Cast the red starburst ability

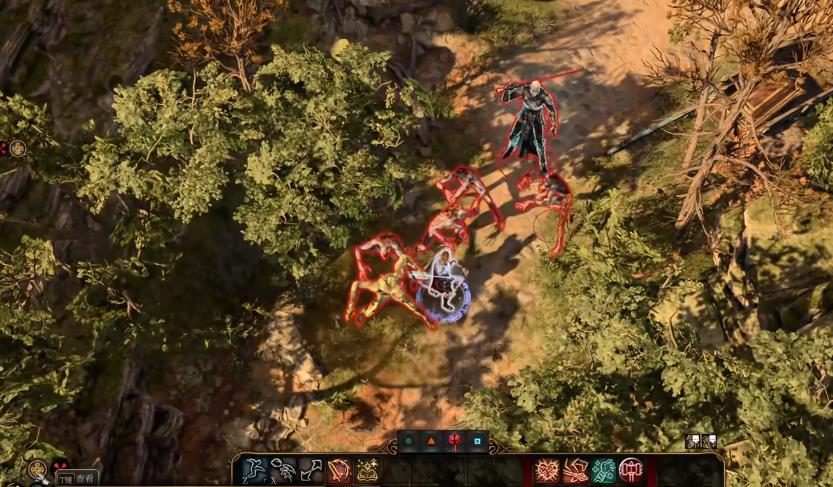(x=546, y=470)
